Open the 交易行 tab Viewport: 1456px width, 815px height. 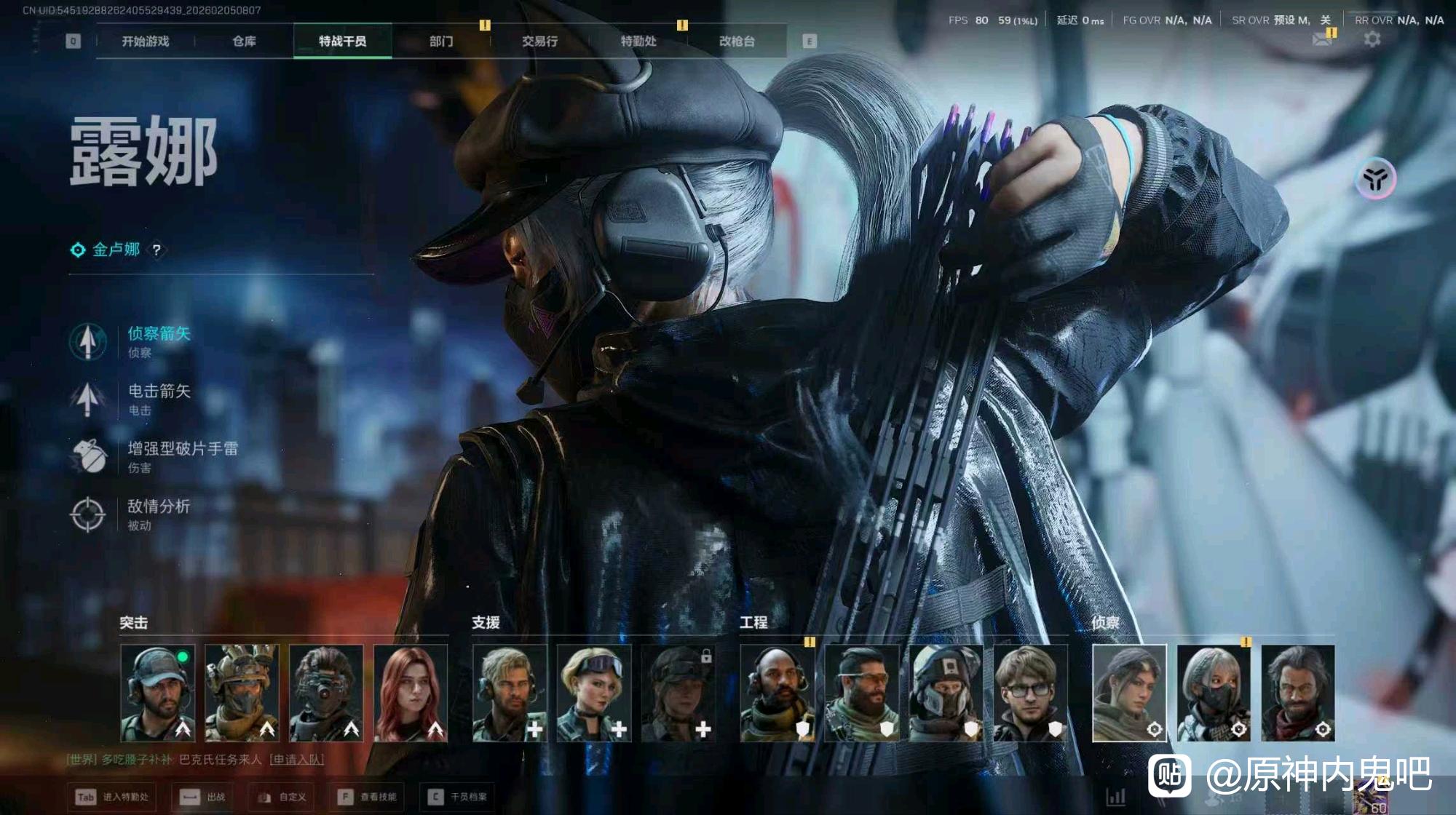pos(539,41)
